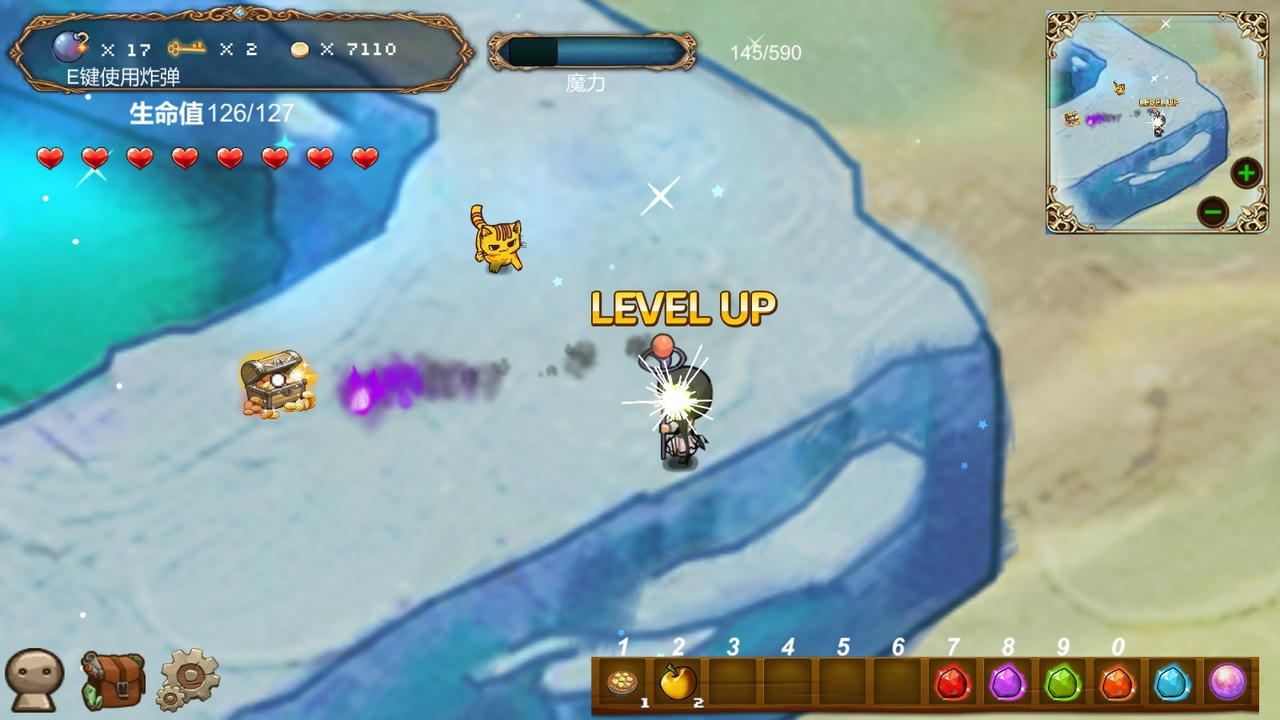Zoom out the minimap with red minus
The image size is (1280, 720).
click(1213, 212)
